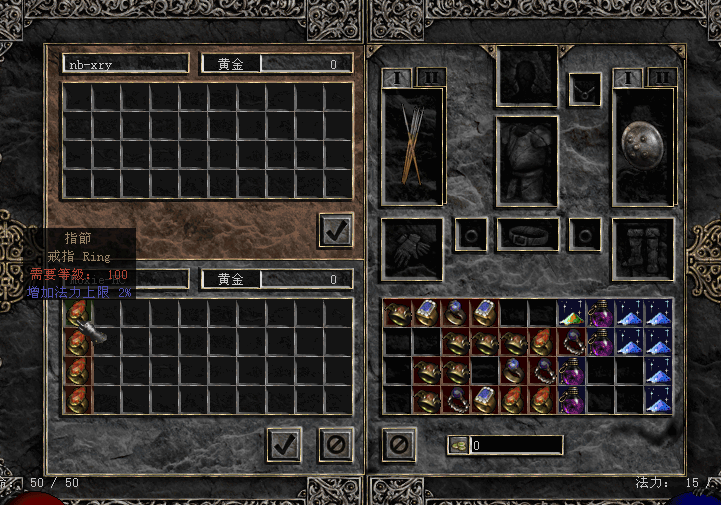Image resolution: width=721 pixels, height=505 pixels.
Task: Click the gold coins button in inventory
Action: [458, 445]
